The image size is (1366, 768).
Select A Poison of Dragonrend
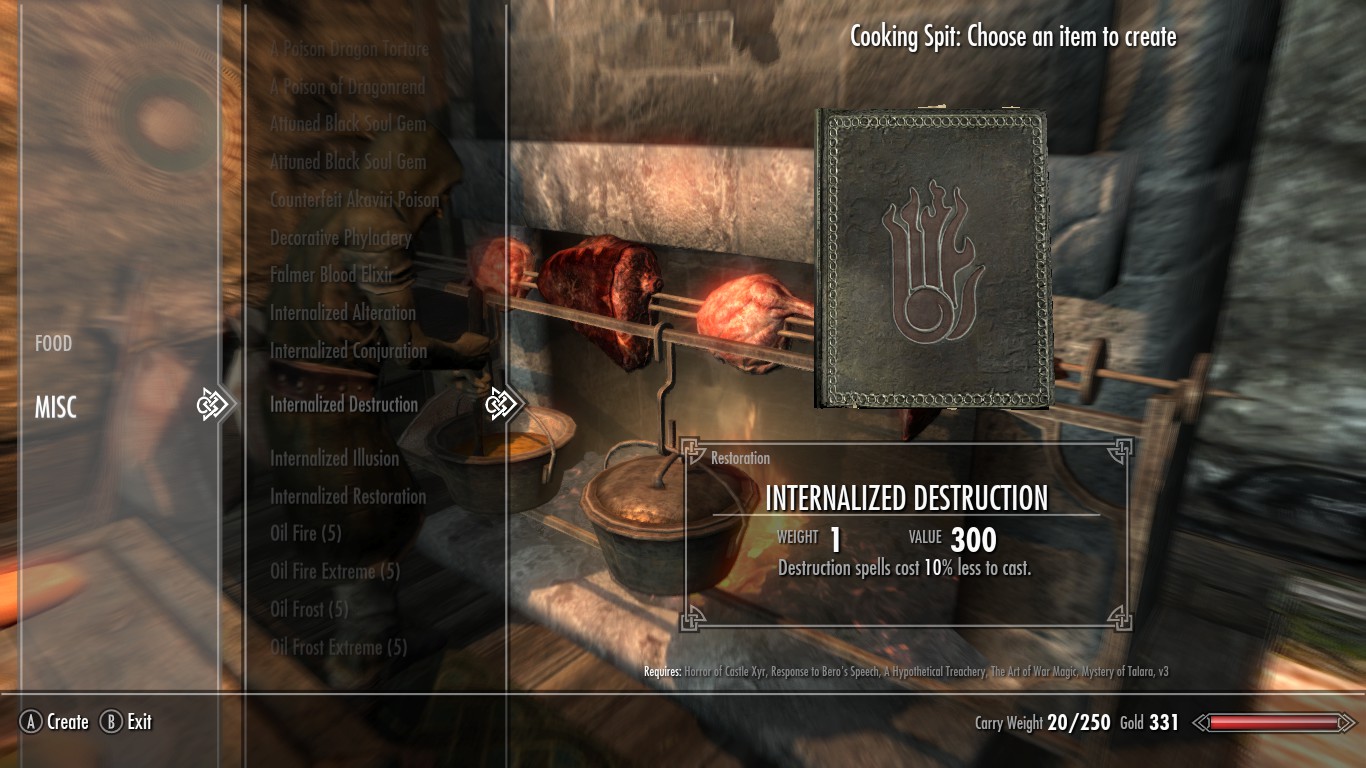pyautogui.click(x=347, y=87)
